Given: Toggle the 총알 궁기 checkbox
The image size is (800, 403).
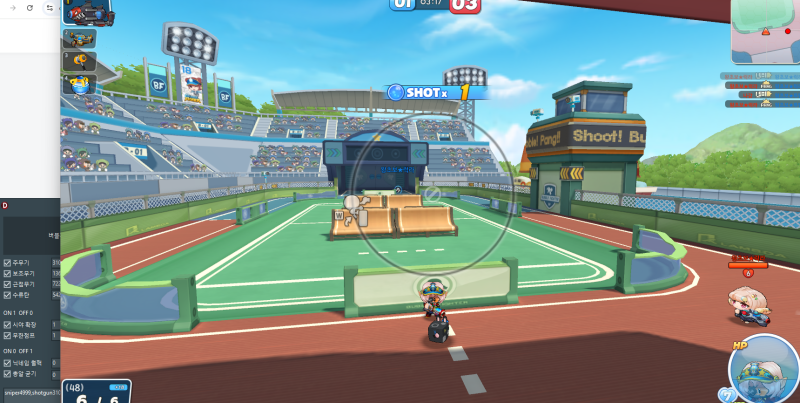Looking at the screenshot, I should (x=7, y=374).
